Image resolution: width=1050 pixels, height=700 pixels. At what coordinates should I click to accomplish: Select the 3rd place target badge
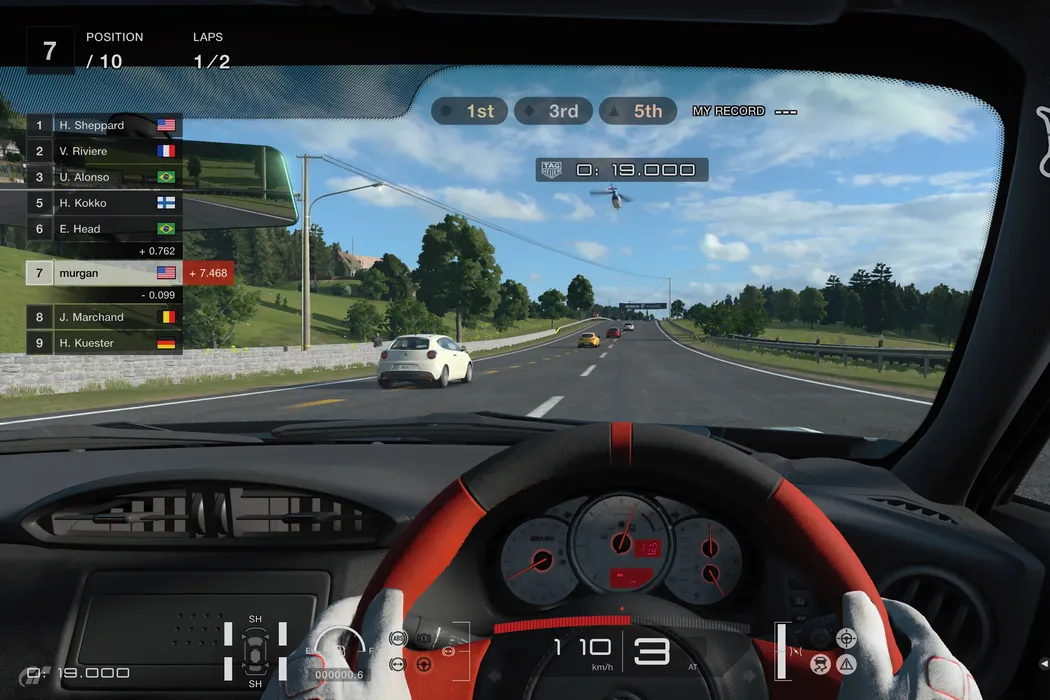(x=553, y=111)
